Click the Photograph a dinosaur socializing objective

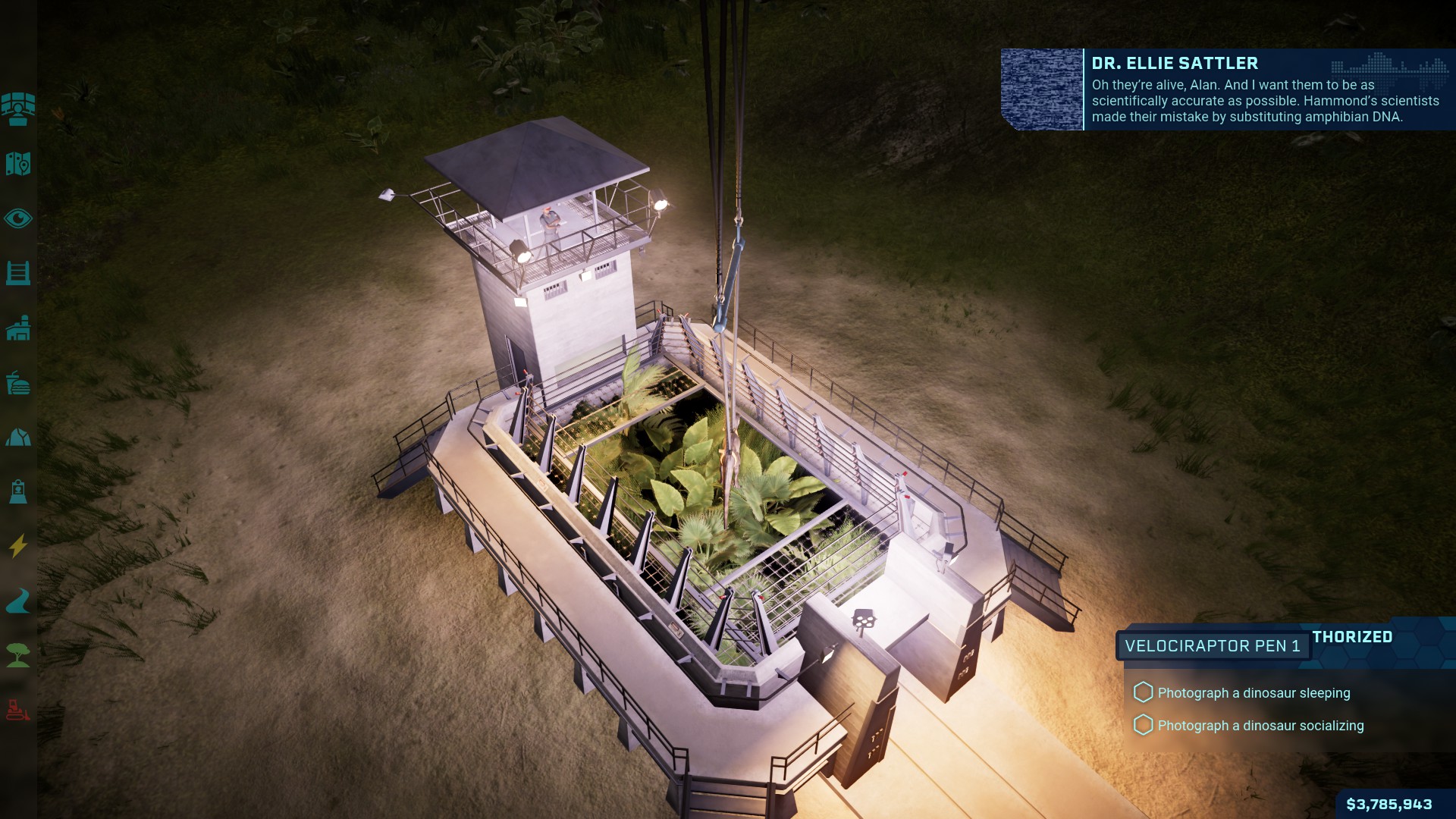pos(1260,726)
